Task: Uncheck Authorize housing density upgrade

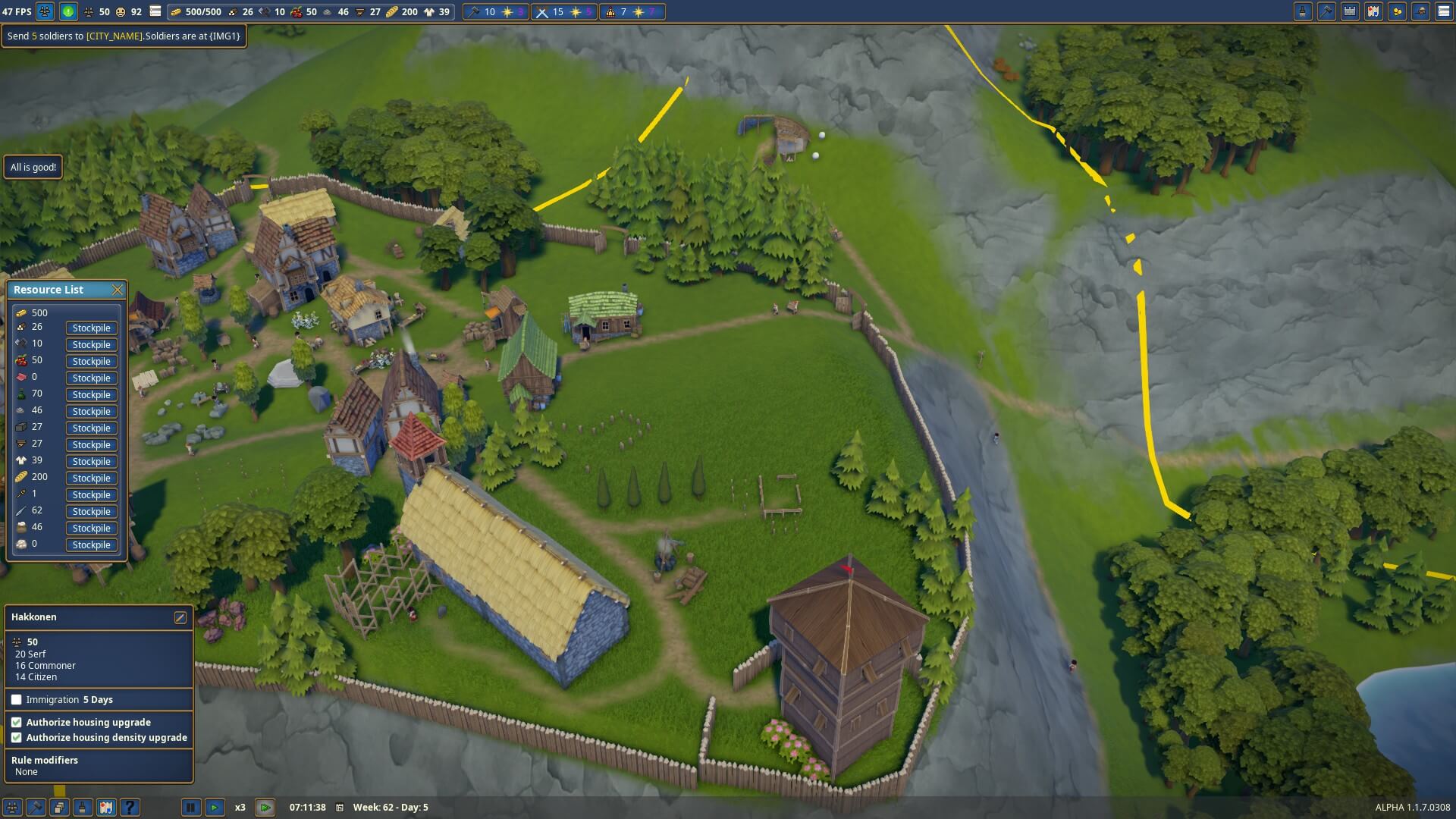Action: click(x=17, y=738)
